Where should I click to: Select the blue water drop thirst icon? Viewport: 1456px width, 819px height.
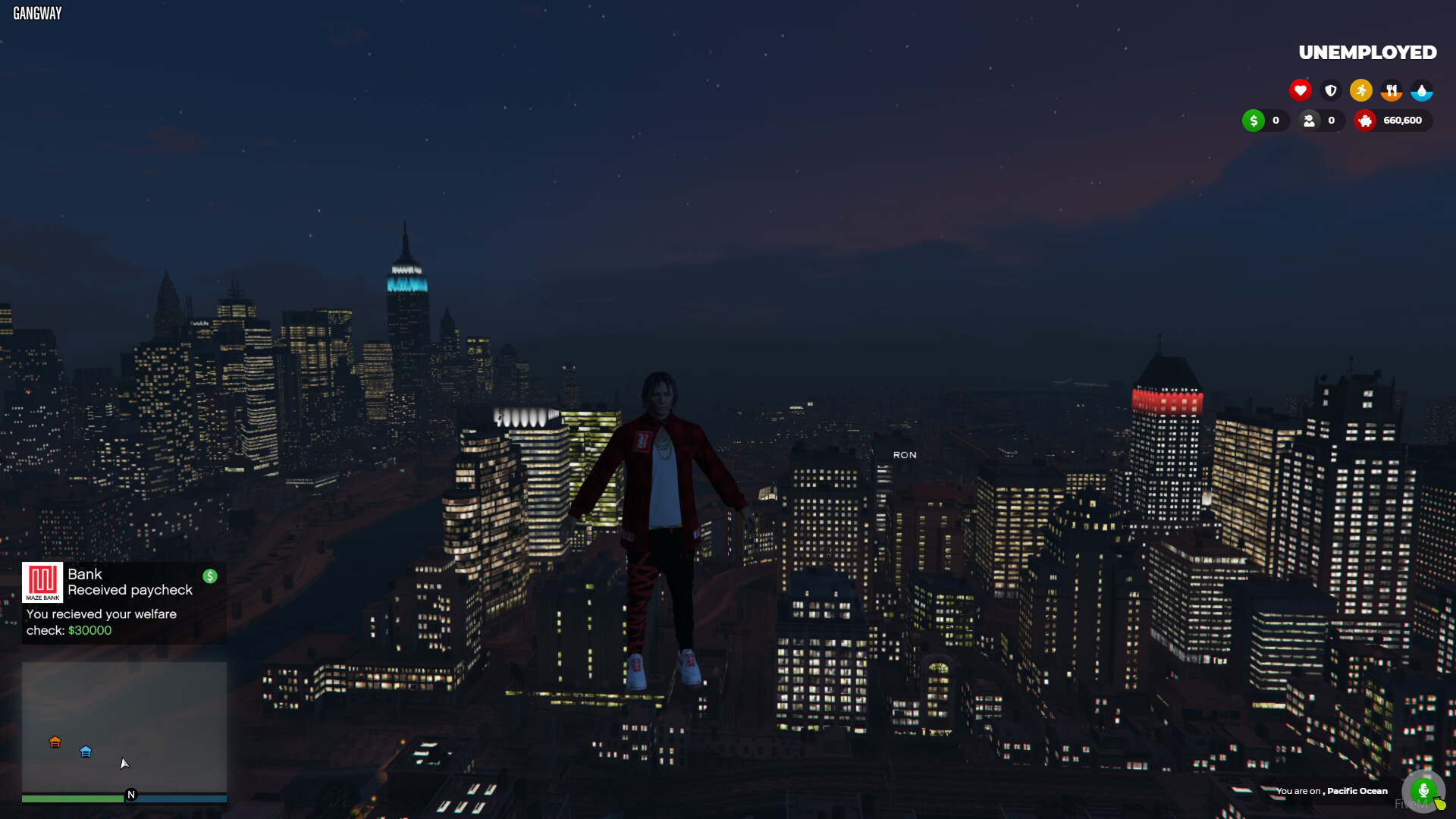point(1423,89)
